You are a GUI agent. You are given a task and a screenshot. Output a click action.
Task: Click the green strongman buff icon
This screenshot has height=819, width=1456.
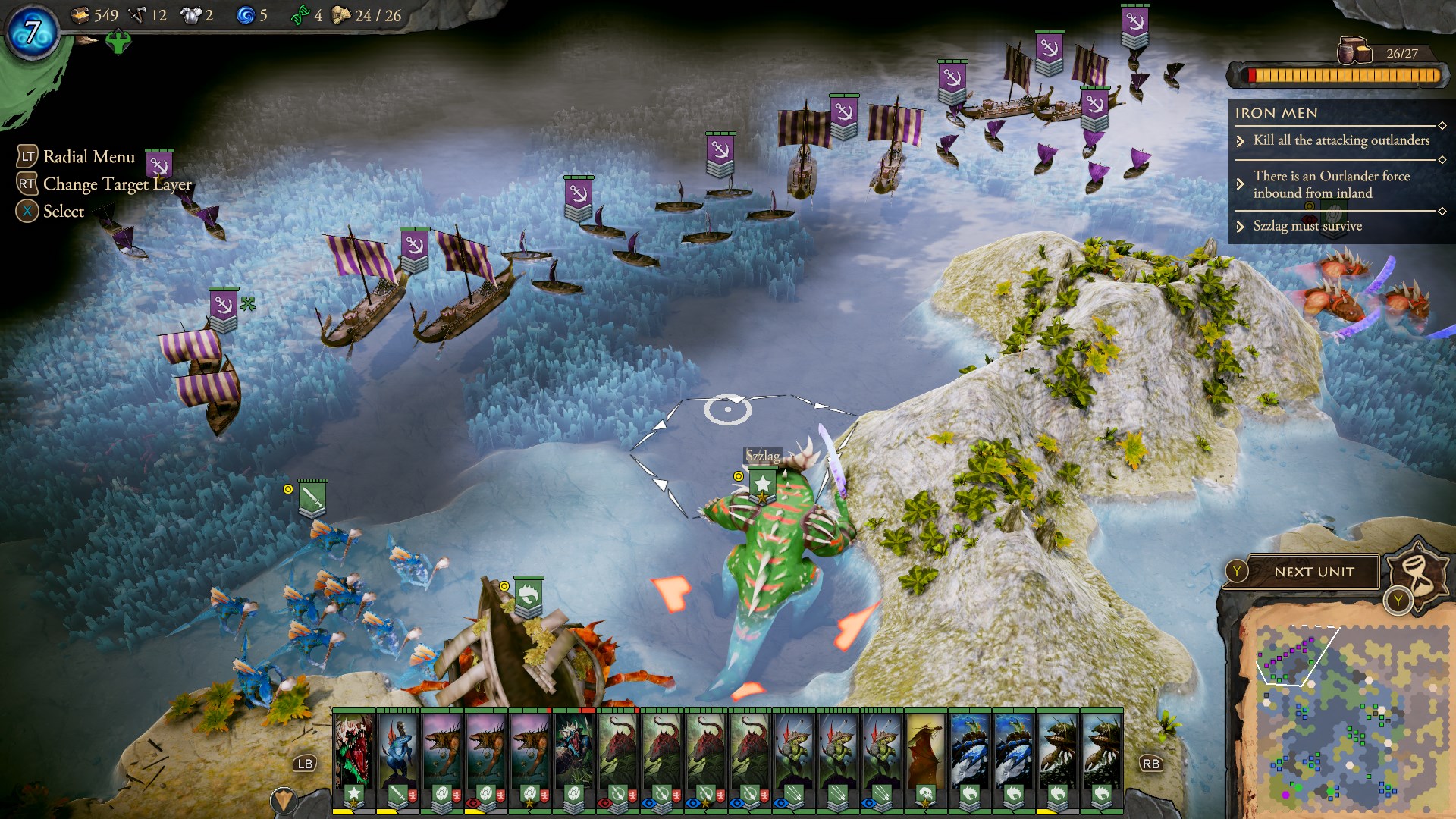(118, 41)
